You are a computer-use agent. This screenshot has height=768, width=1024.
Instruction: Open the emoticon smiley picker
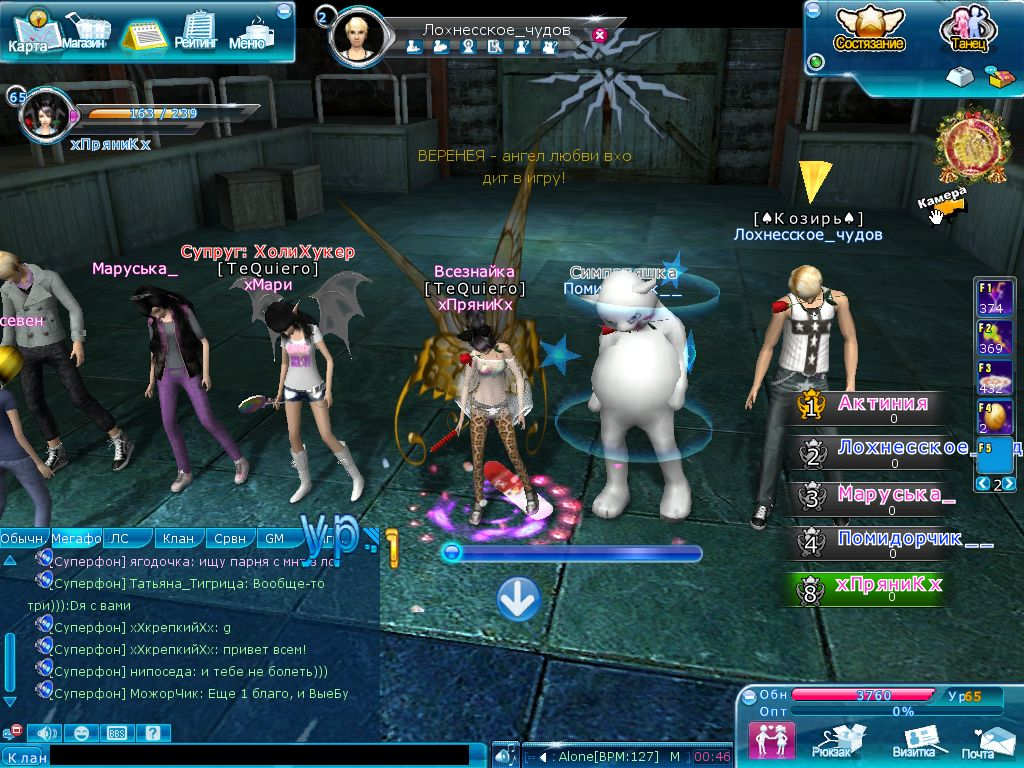[81, 733]
